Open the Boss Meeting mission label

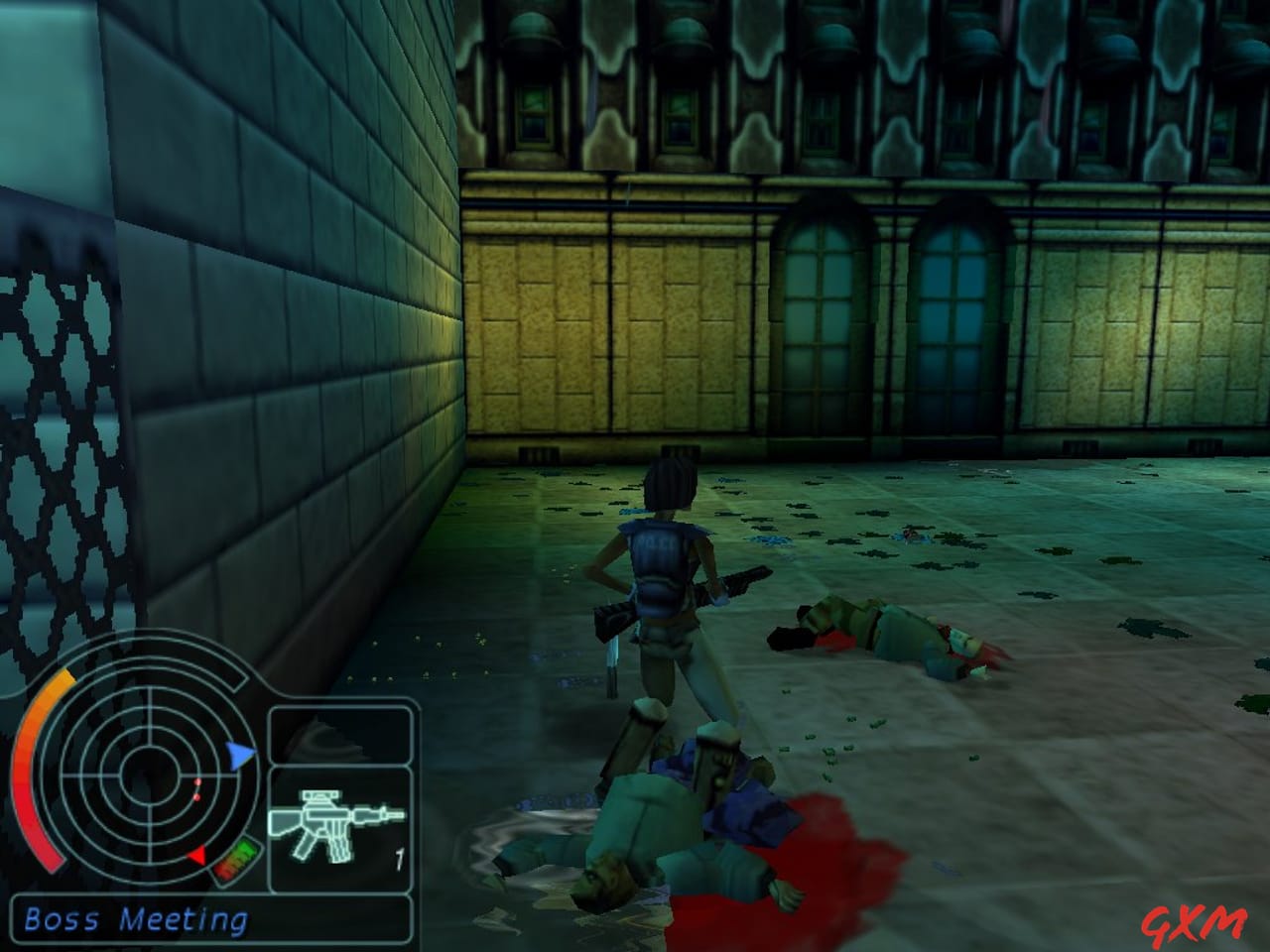point(136,919)
